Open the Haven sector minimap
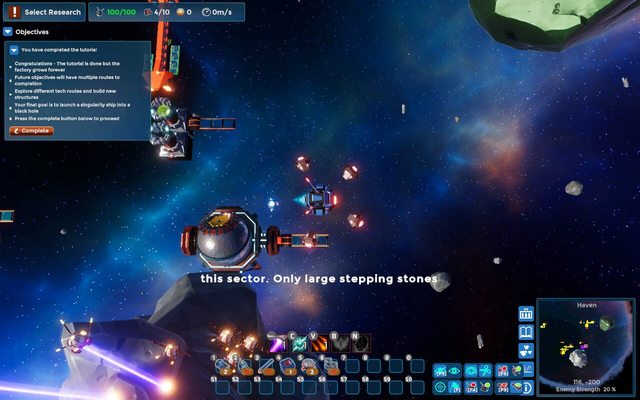 585,343
